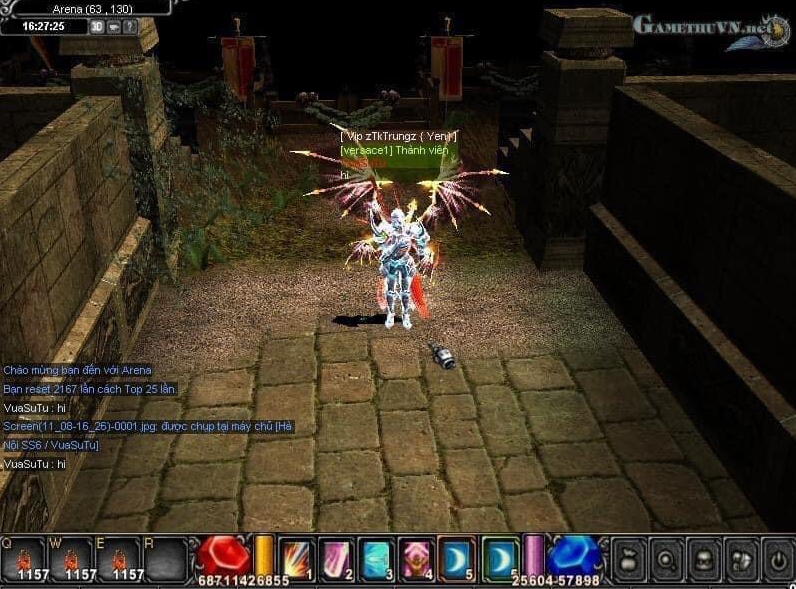
Task: Select the crescent moon skill numbered 5
Action: [x=455, y=556]
